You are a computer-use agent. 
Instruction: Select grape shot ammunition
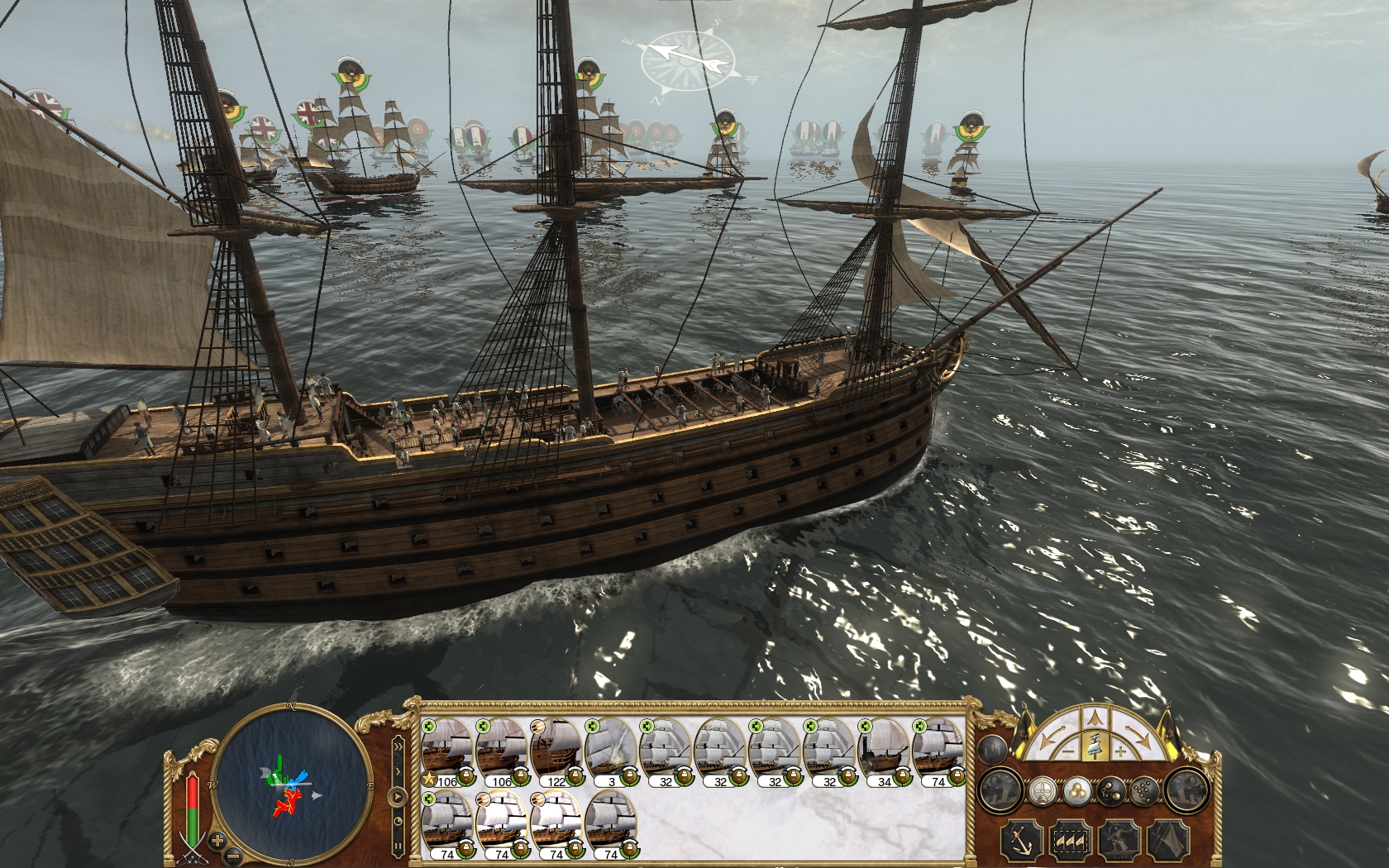click(x=1145, y=791)
